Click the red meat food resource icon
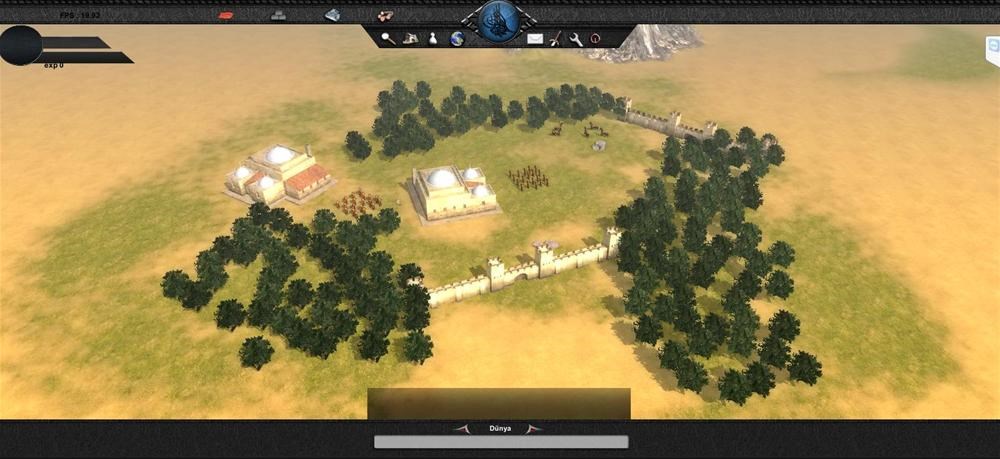 tap(226, 15)
